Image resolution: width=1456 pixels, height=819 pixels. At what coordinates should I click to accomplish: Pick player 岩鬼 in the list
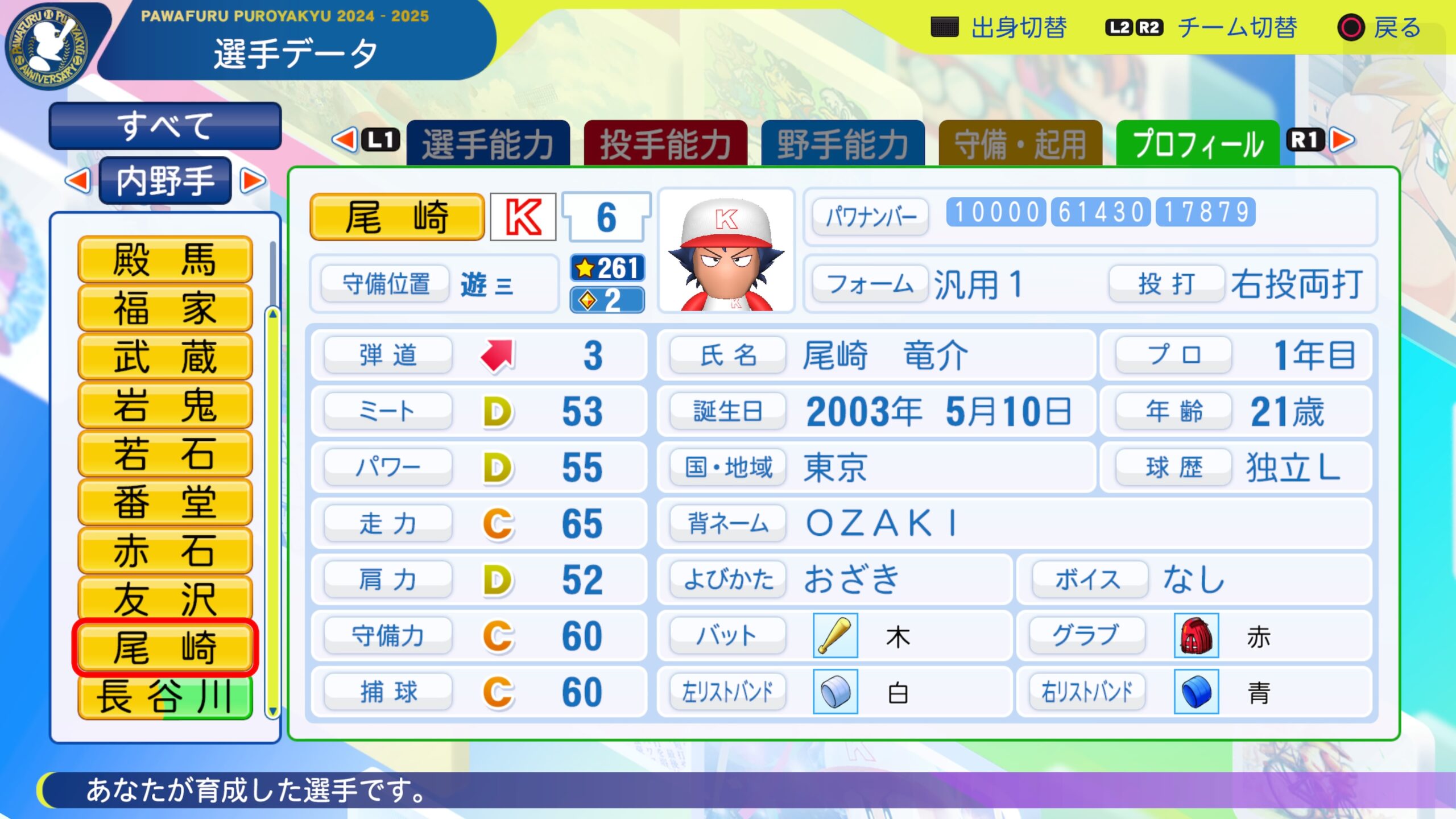coord(165,405)
